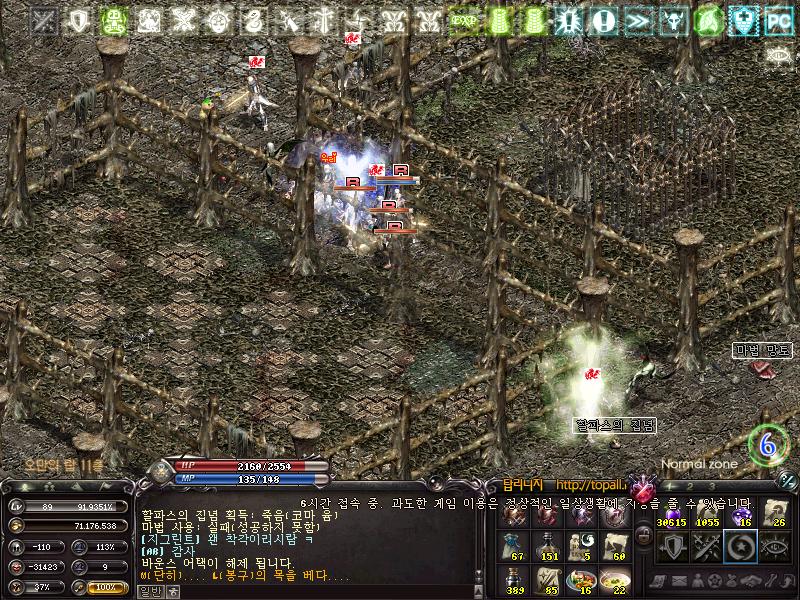Open the envelope mail icon

(678, 581)
